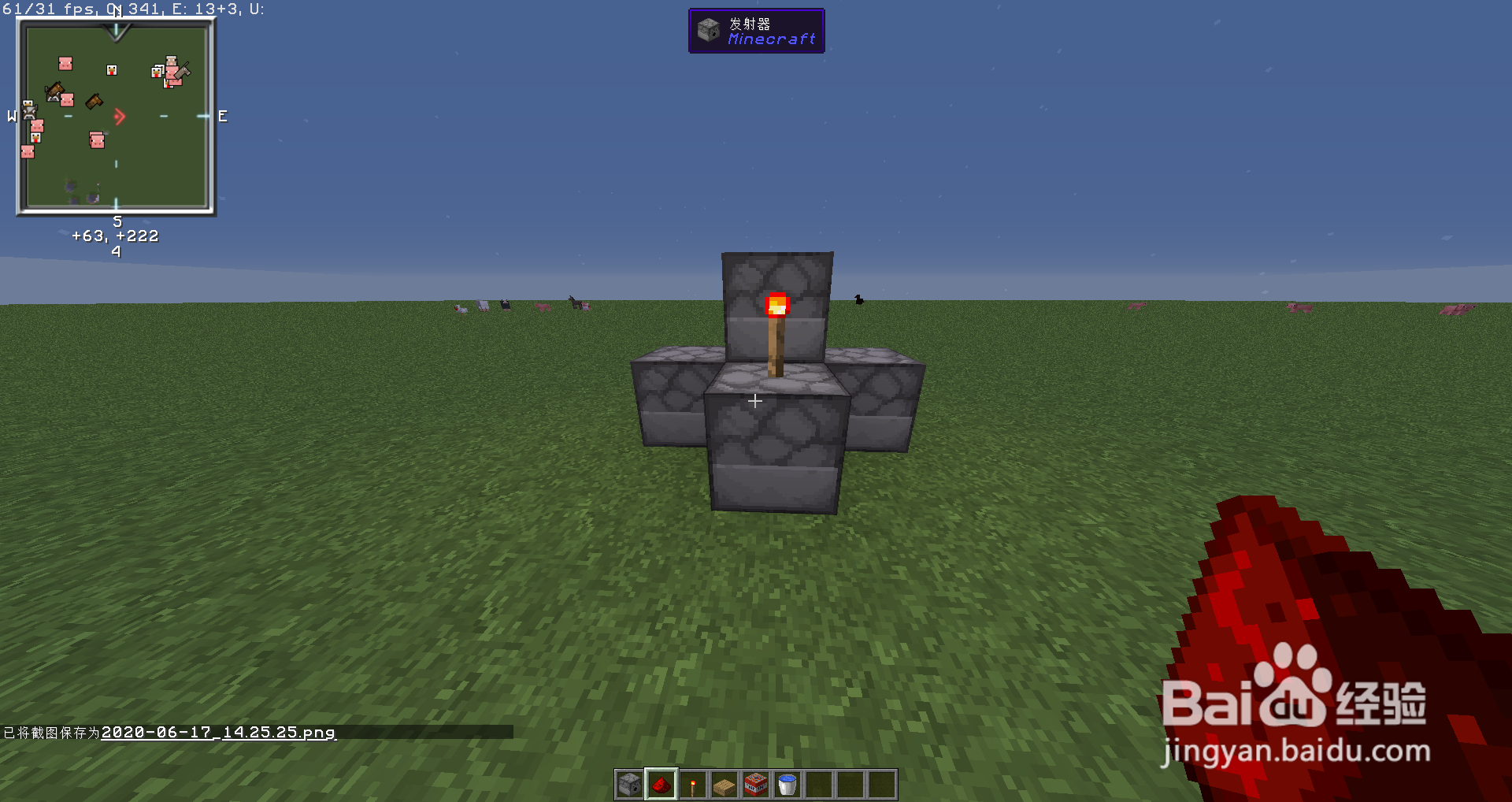Image resolution: width=1512 pixels, height=802 pixels.
Task: Click the red player arrow on the minimap
Action: click(x=119, y=116)
